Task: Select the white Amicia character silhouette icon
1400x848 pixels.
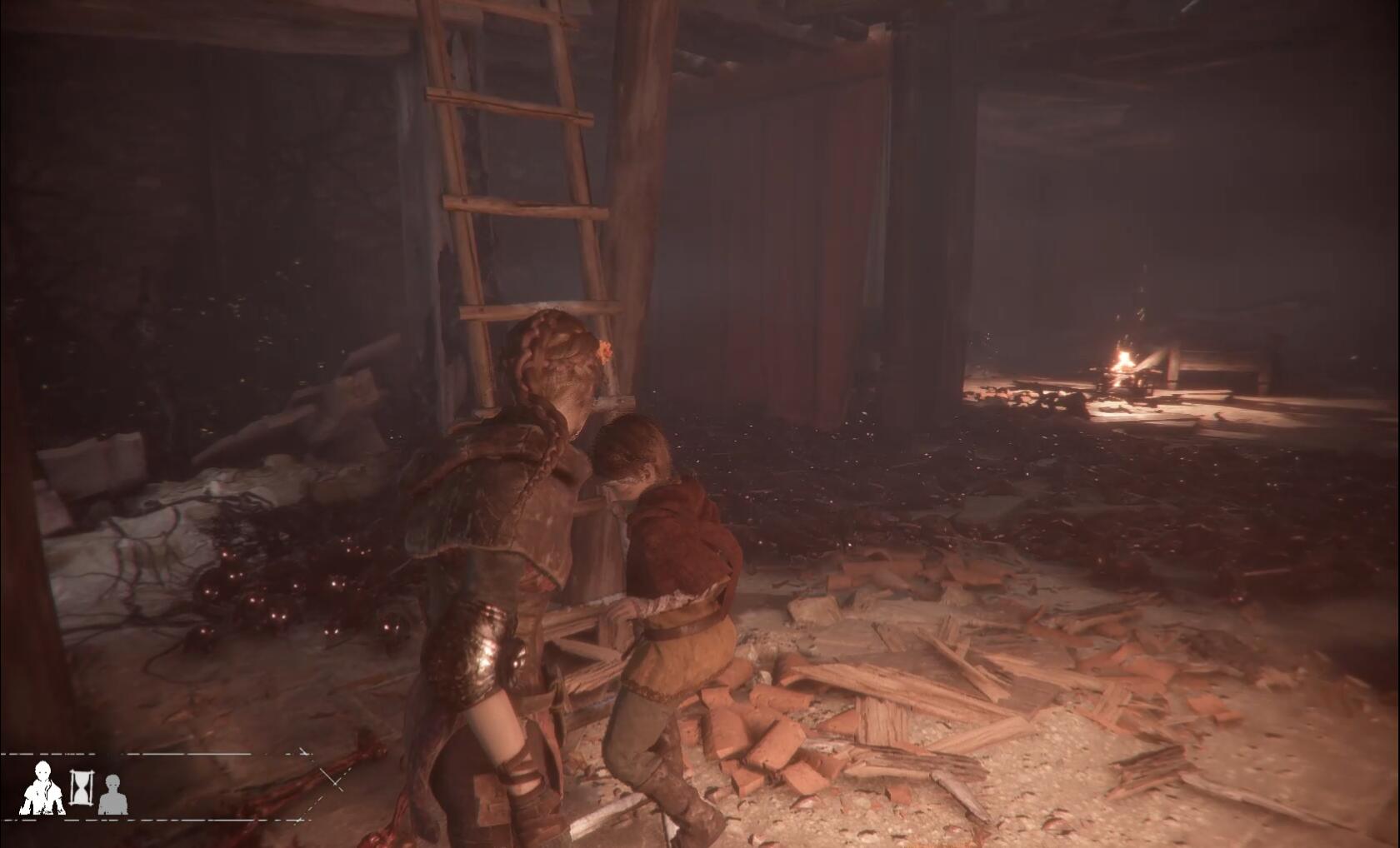Action: (41, 788)
